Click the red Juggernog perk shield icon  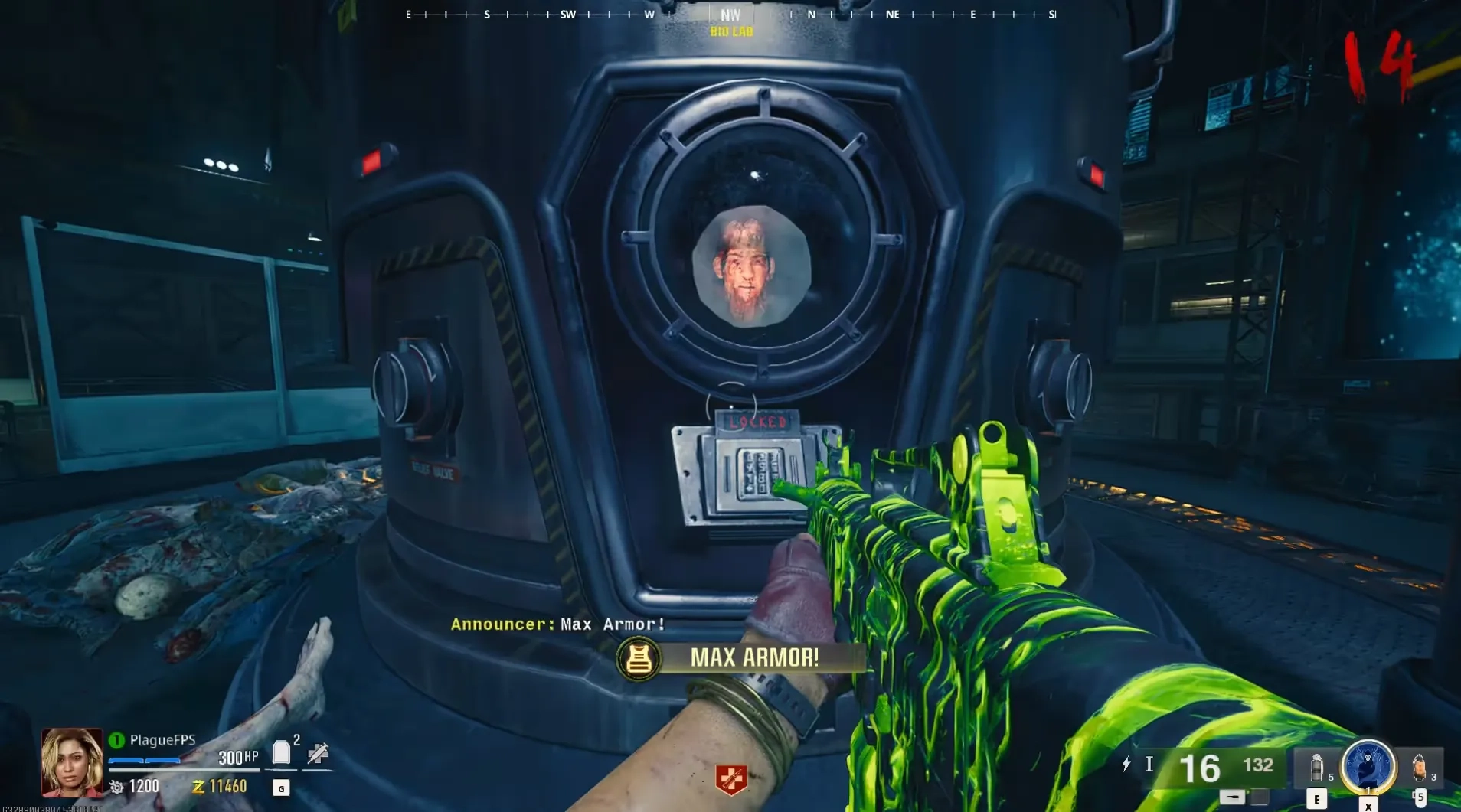[730, 779]
